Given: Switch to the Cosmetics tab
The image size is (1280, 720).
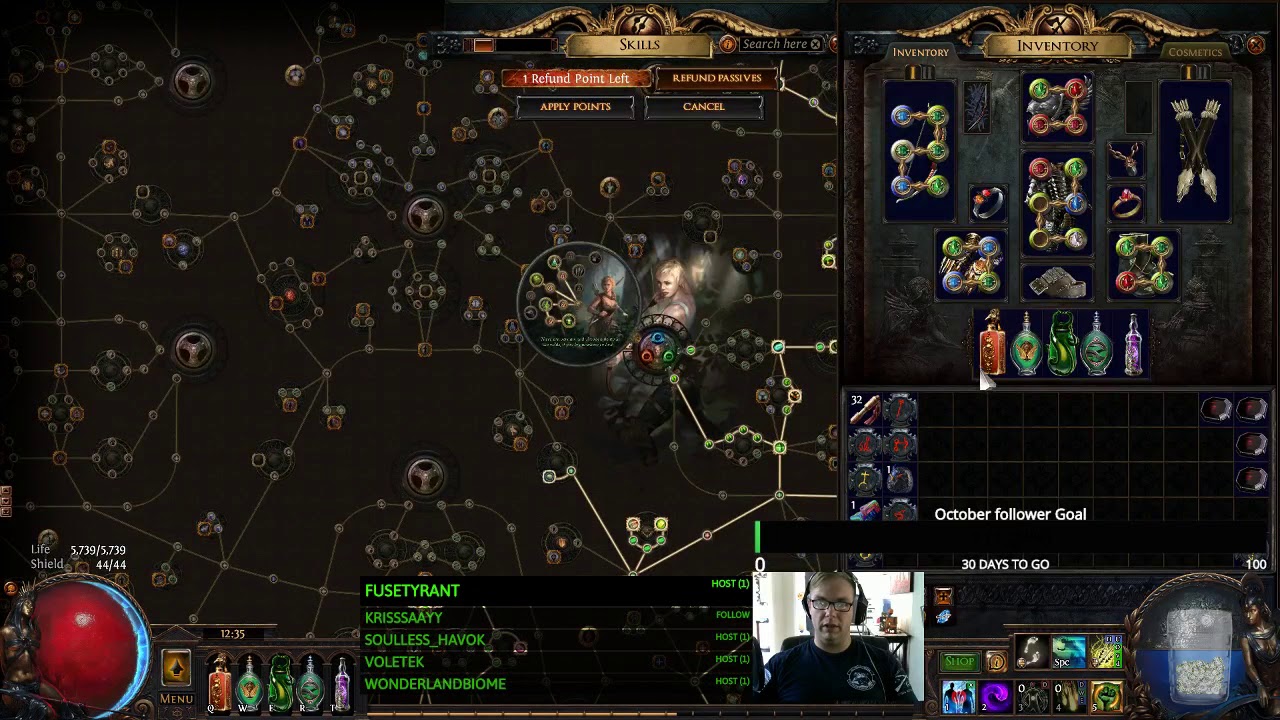Looking at the screenshot, I should coord(1195,52).
